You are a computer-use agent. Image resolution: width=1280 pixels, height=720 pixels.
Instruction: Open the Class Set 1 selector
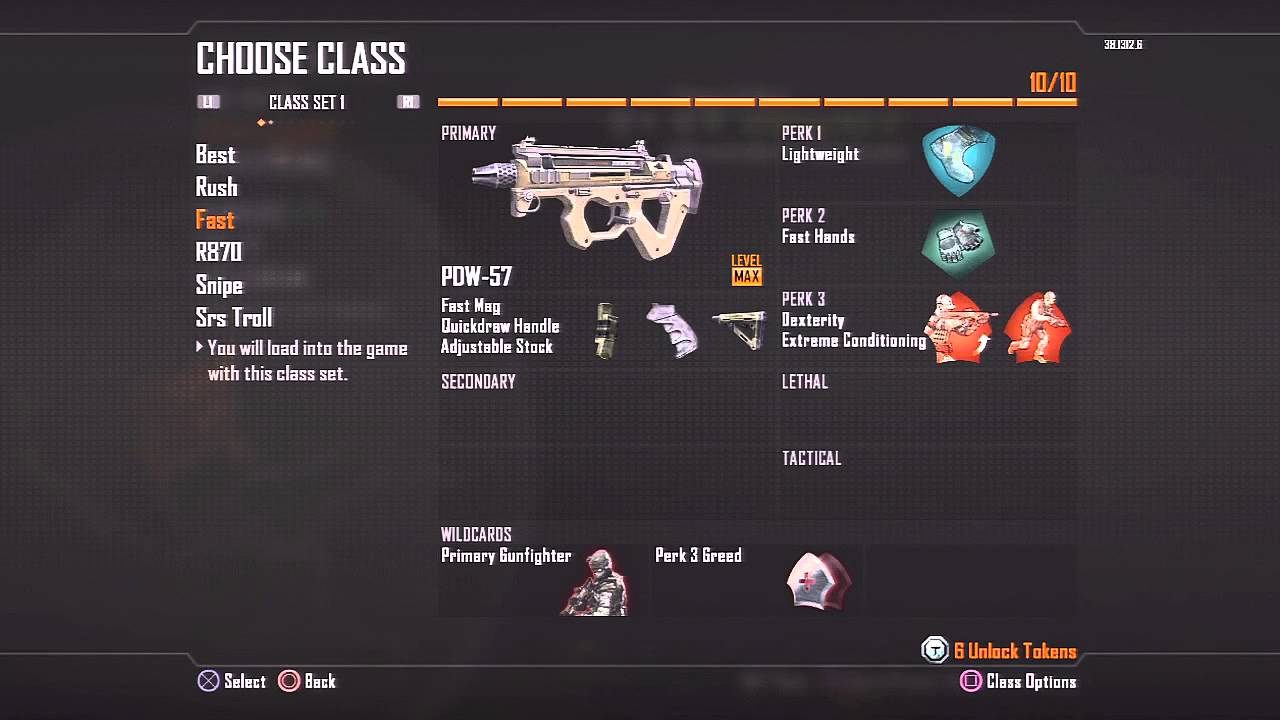tap(305, 101)
